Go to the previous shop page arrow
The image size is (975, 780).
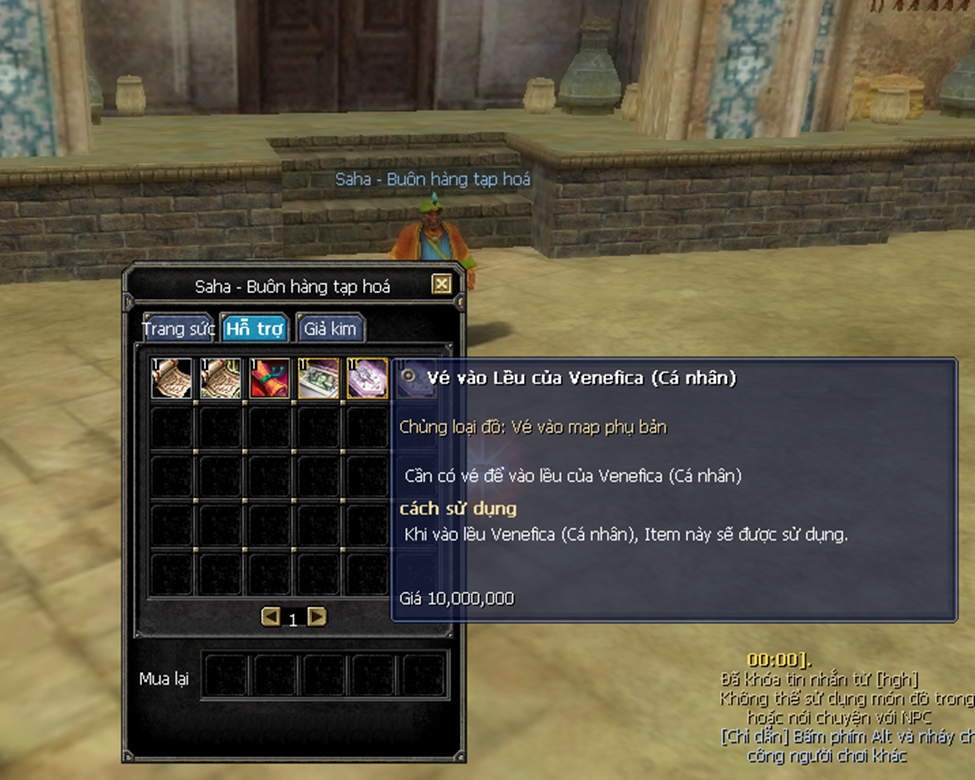(x=270, y=617)
